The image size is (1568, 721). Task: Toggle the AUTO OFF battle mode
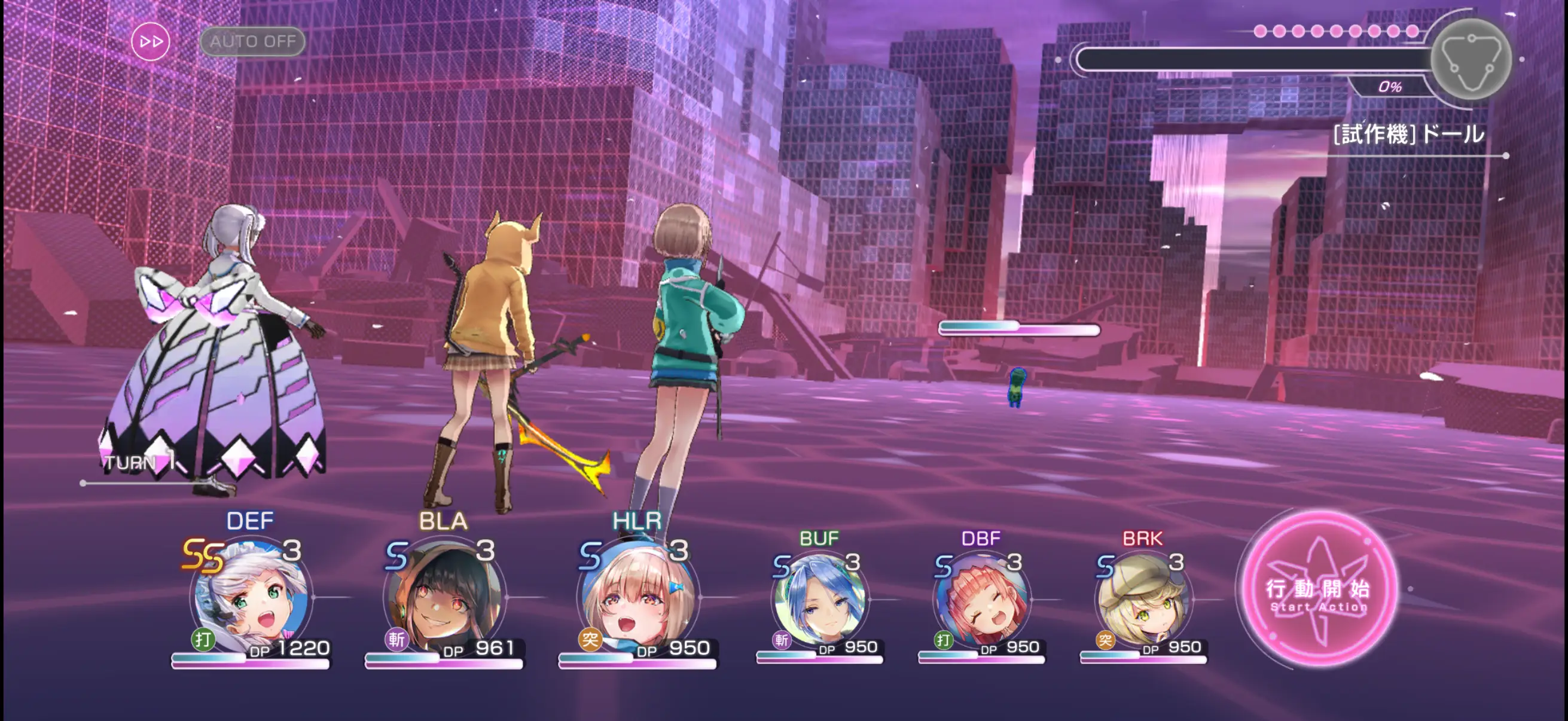pos(252,41)
